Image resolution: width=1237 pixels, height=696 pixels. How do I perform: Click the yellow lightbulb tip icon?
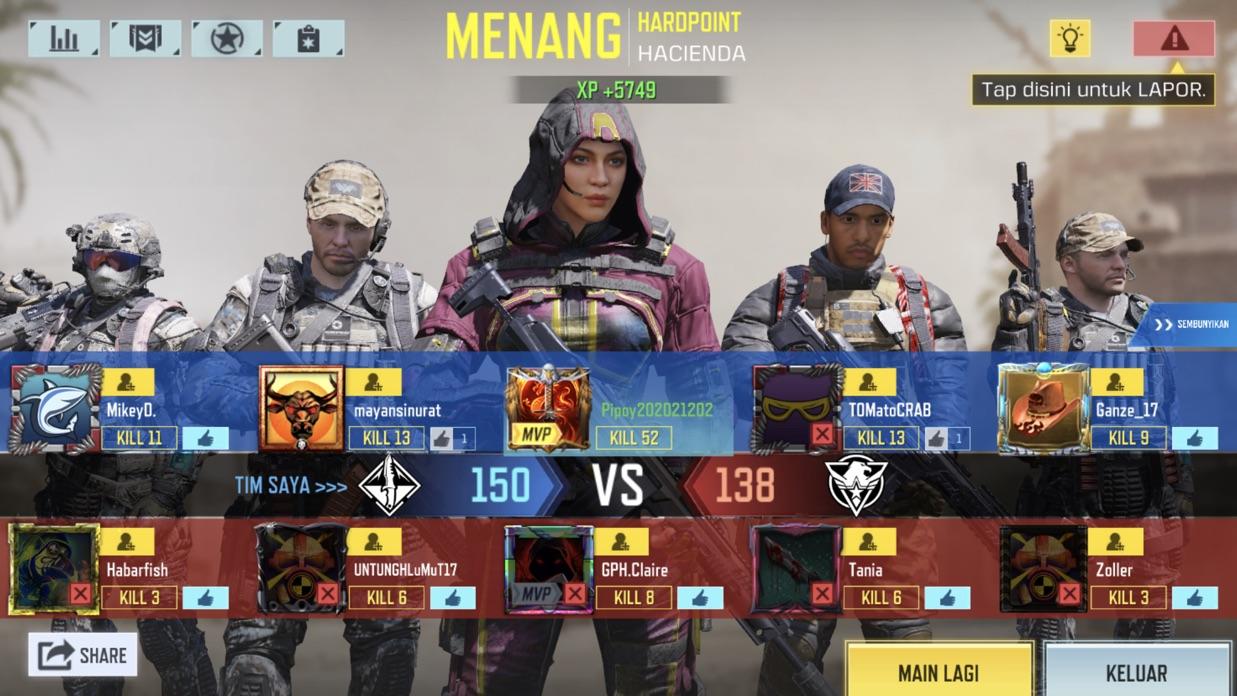click(1070, 39)
